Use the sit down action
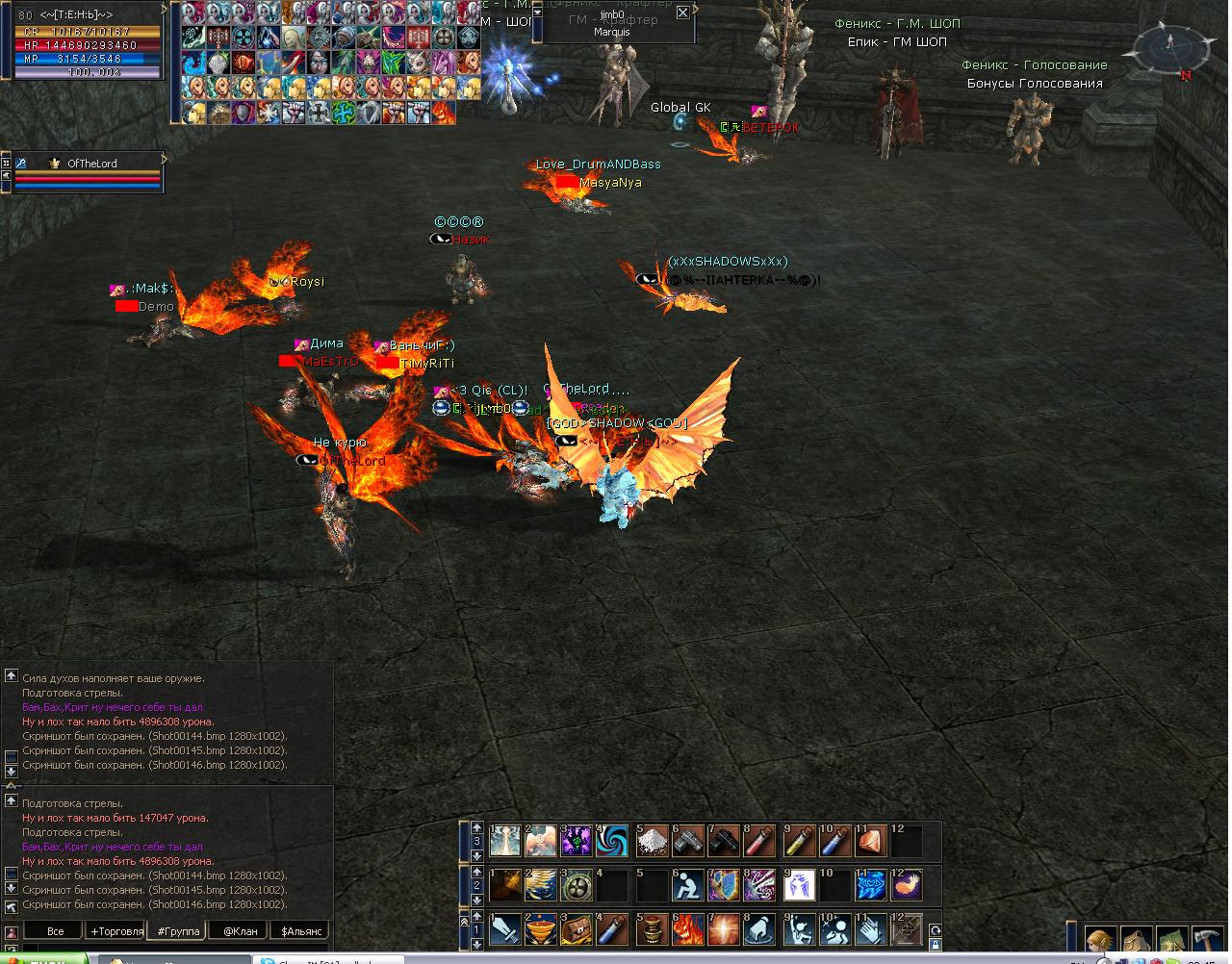Screen dimensions: 1232x964 tap(687, 884)
